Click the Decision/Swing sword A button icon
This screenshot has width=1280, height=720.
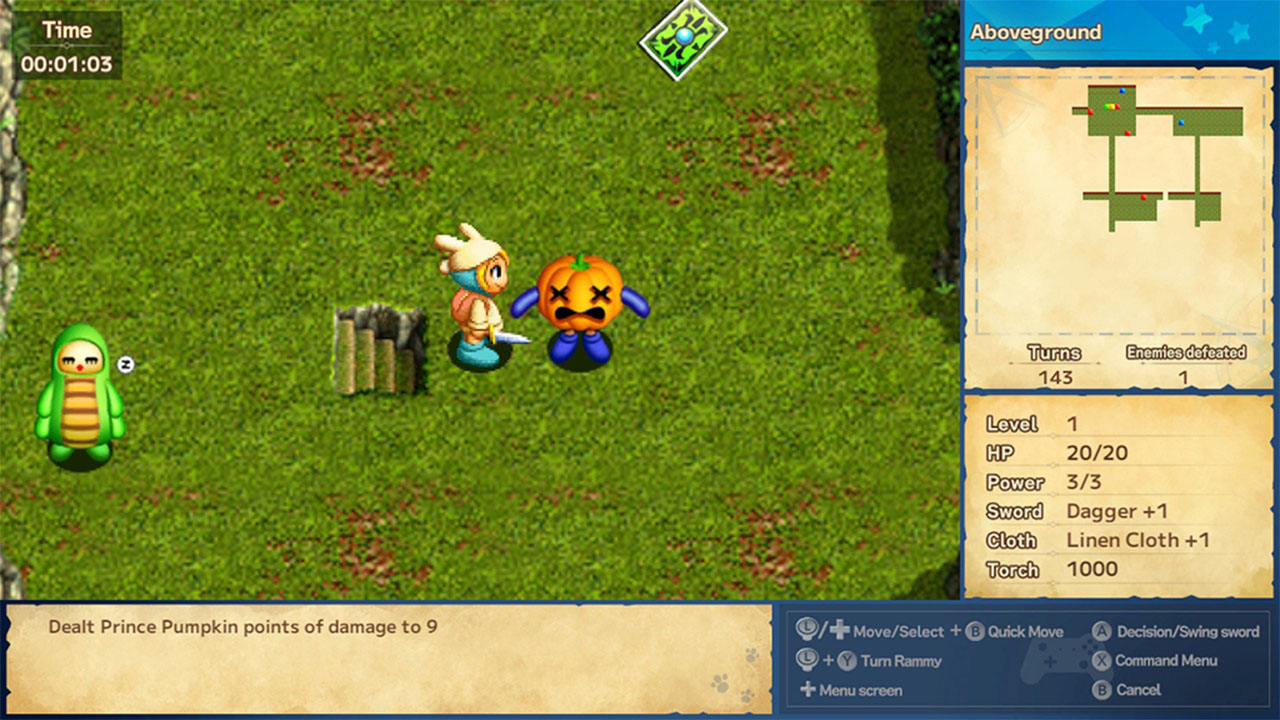point(1102,631)
